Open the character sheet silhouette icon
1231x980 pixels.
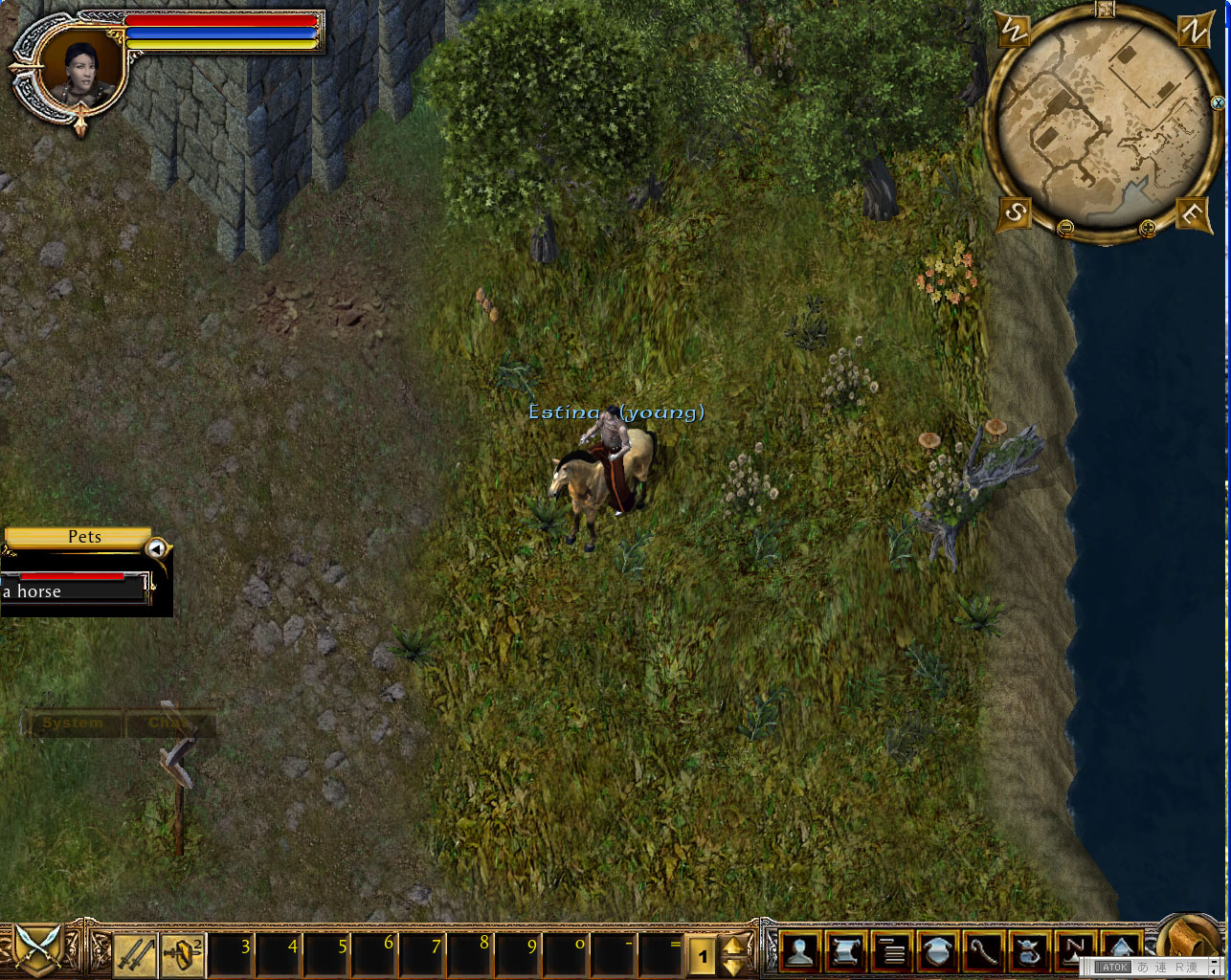799,953
